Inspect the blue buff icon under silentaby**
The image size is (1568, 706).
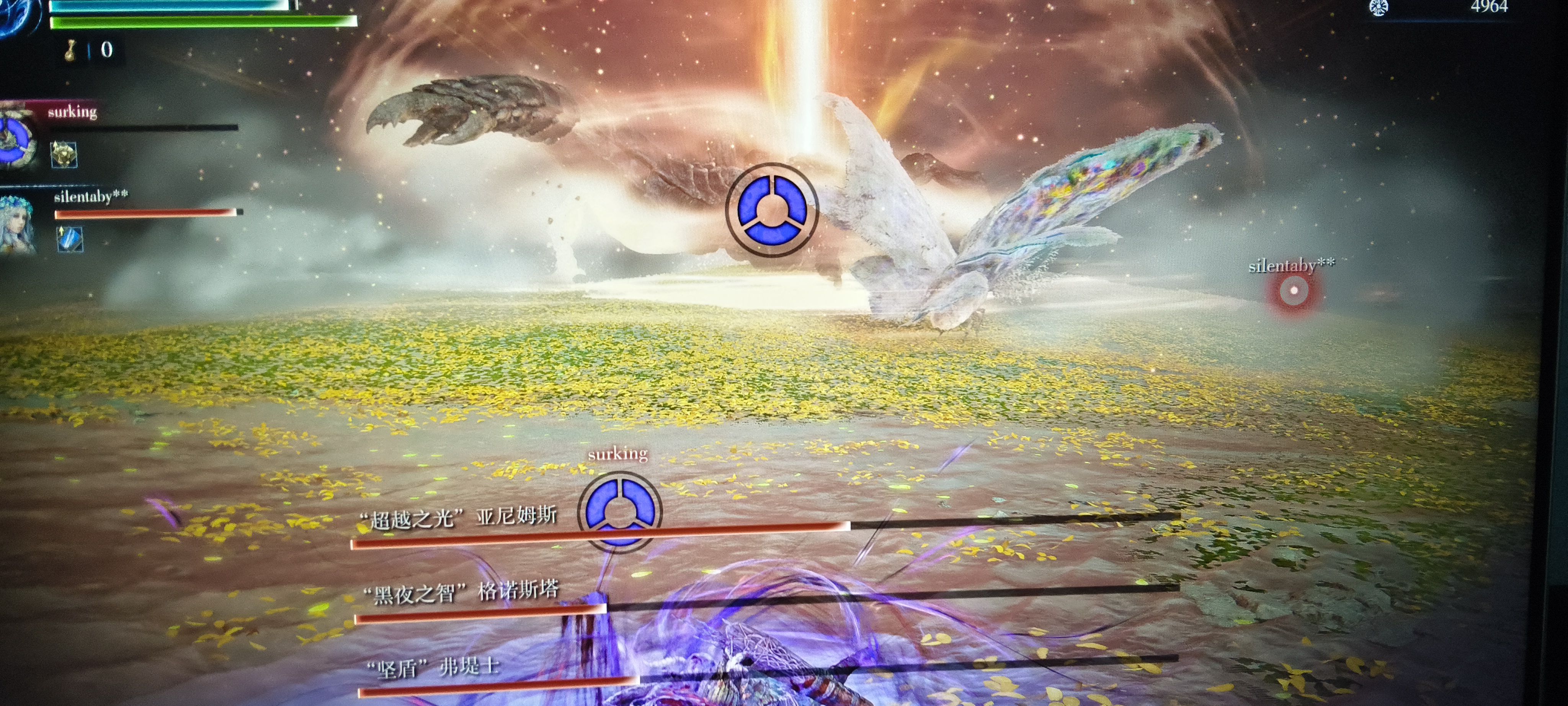(69, 239)
